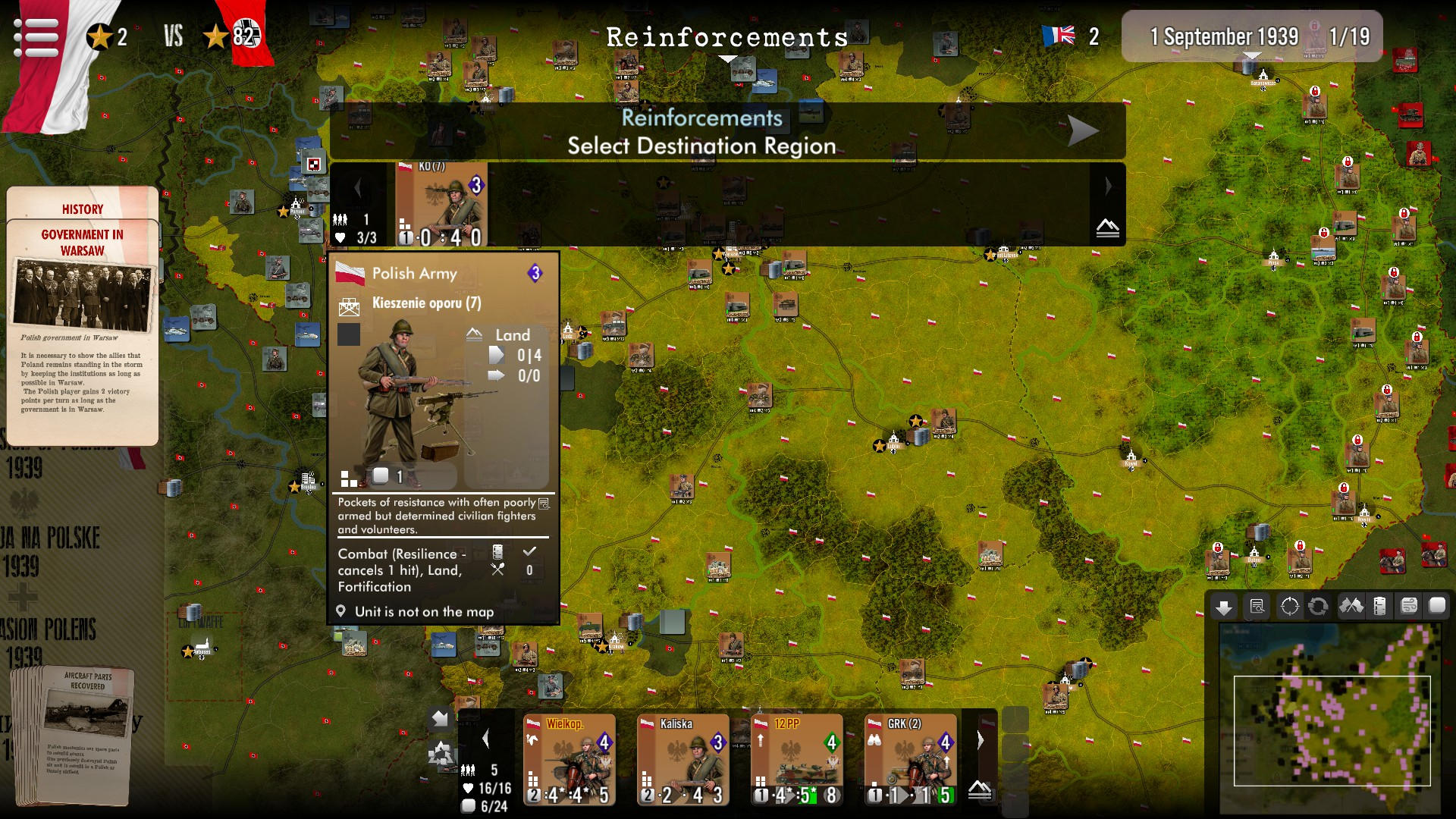The width and height of the screenshot is (1456, 819).
Task: Expand the reinforcement list with the right chevron
Action: tap(1109, 185)
